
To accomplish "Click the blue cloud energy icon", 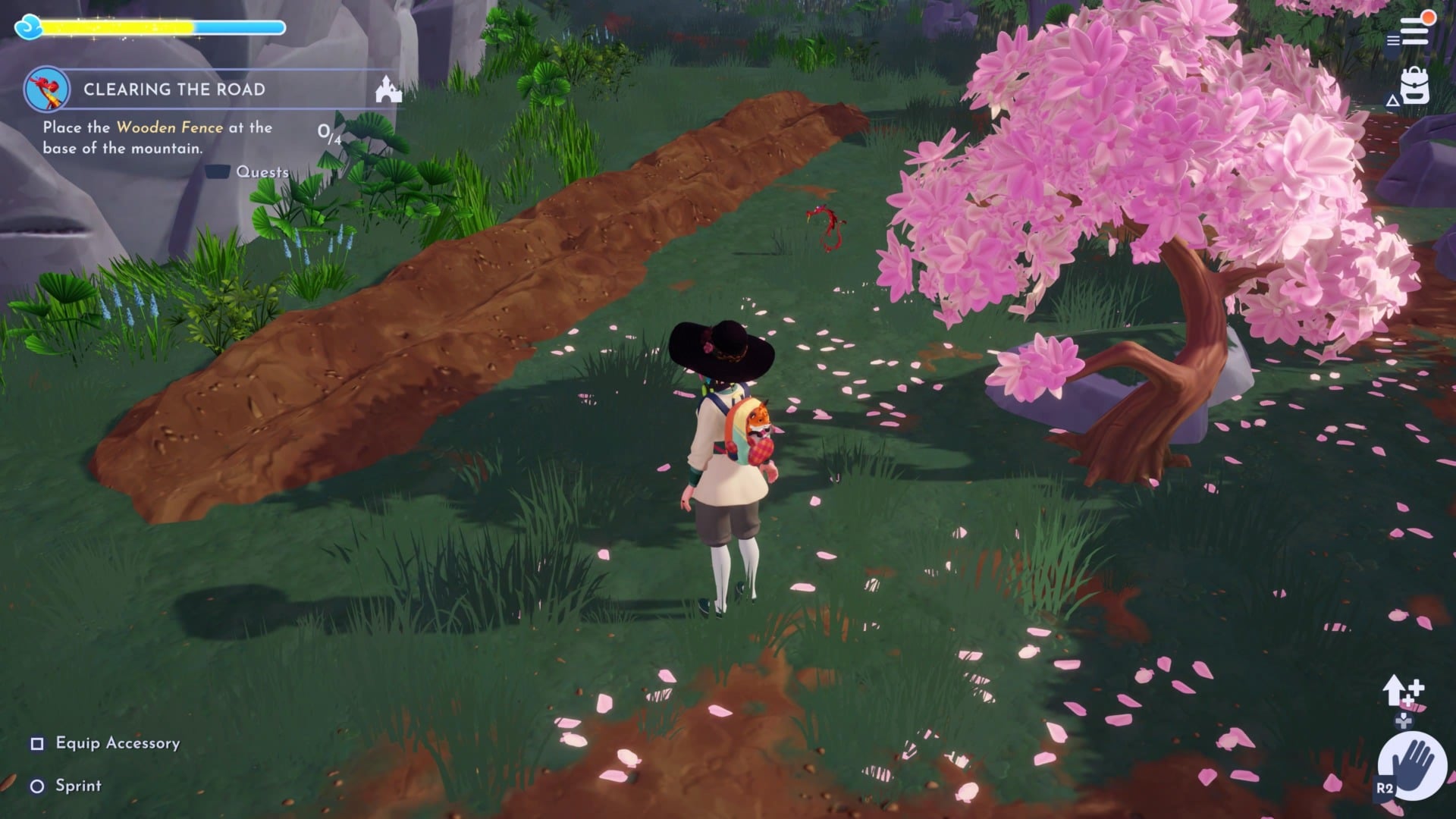I will tap(27, 27).
